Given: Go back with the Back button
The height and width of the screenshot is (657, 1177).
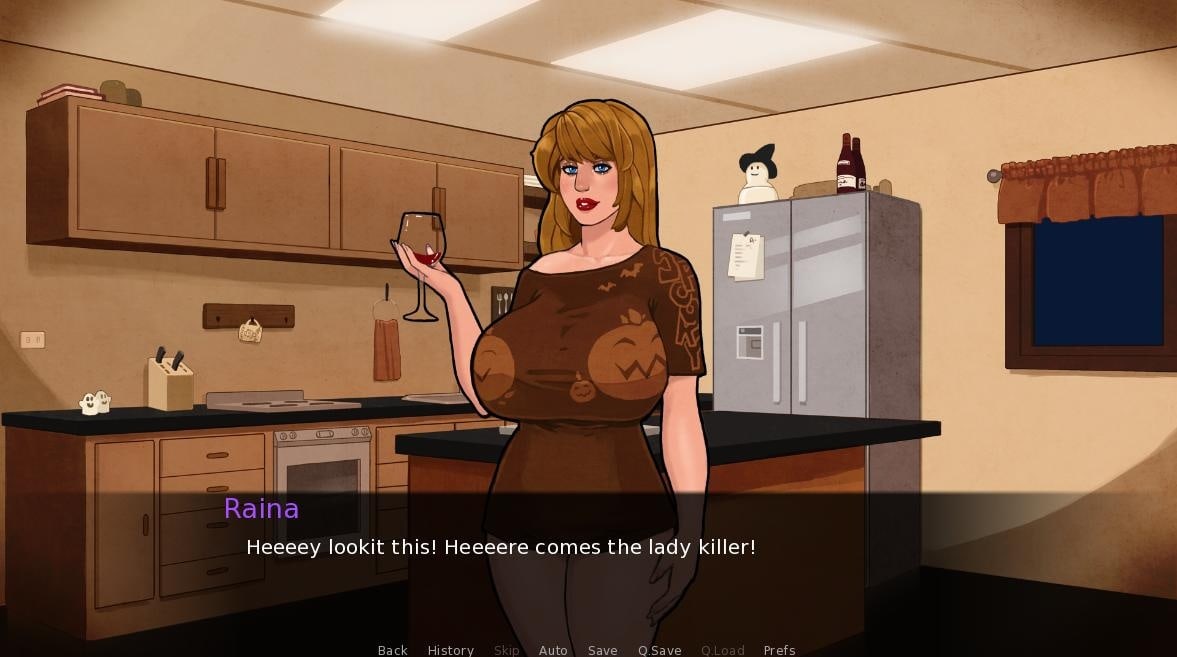Looking at the screenshot, I should coord(392,650).
